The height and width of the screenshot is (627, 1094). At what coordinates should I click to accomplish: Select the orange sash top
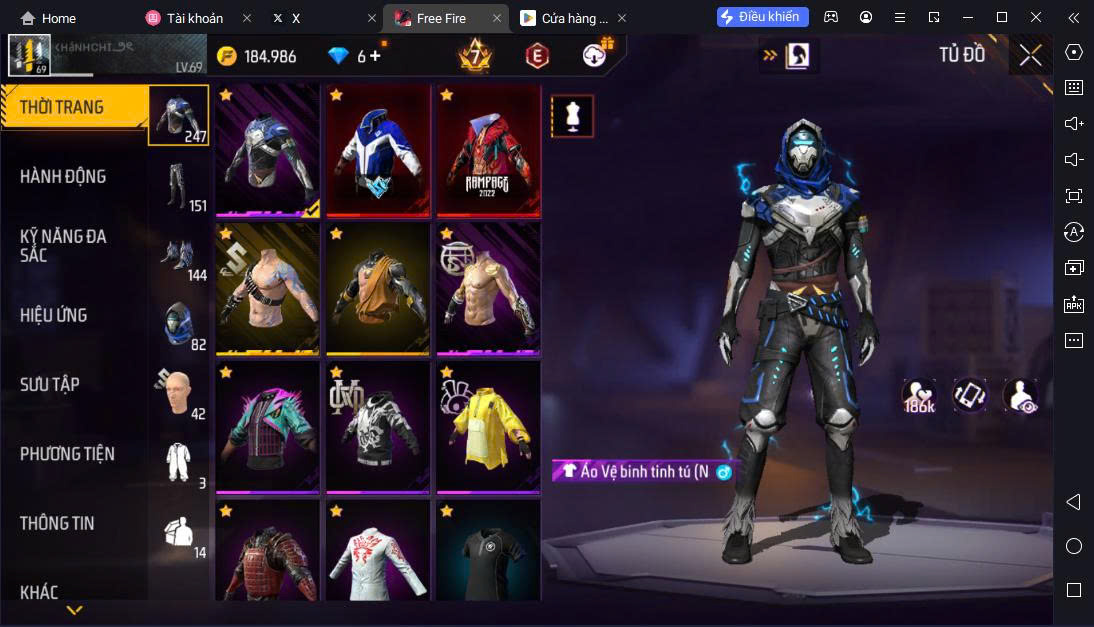(x=377, y=289)
